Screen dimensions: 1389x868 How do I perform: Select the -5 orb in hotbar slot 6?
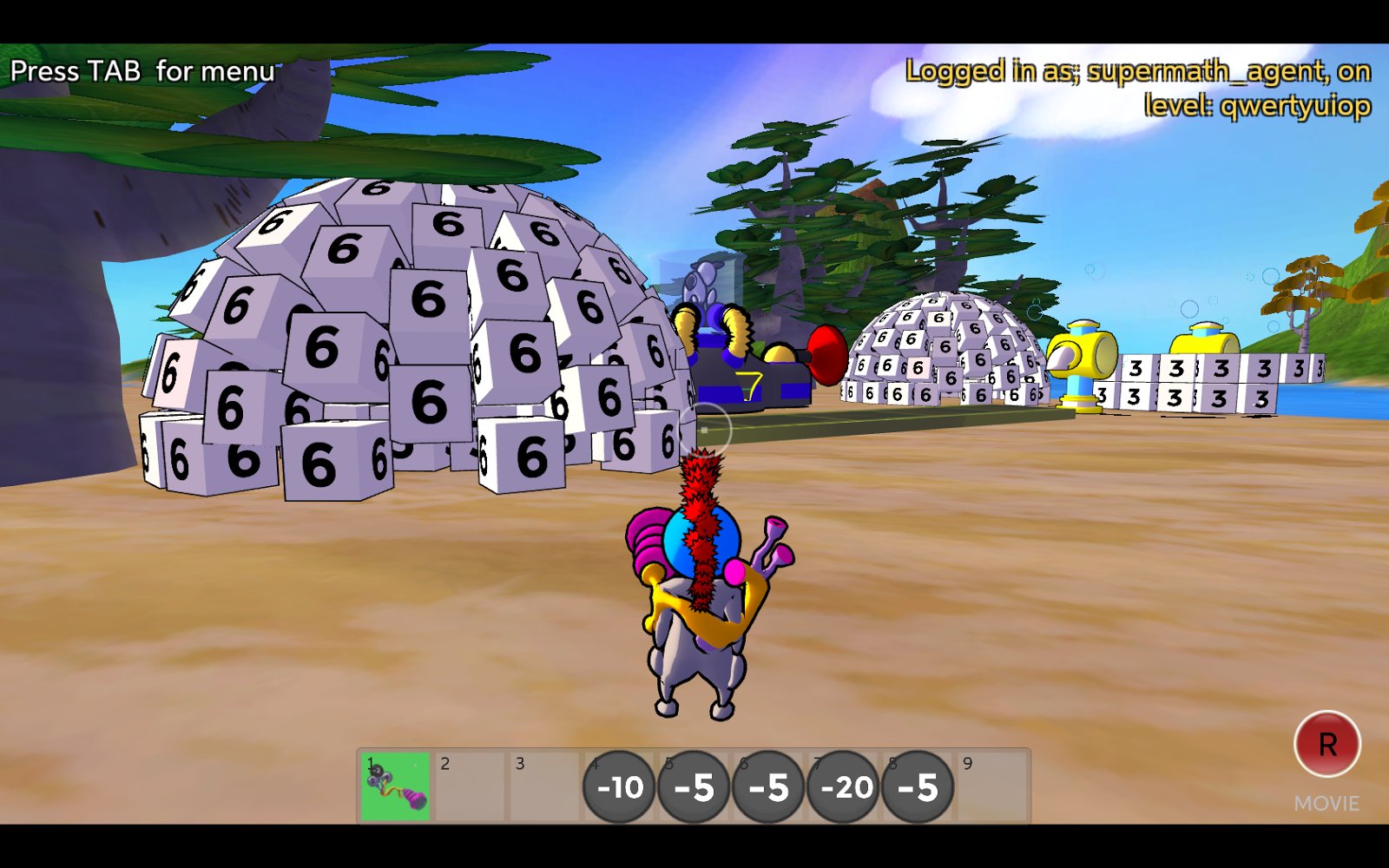click(x=769, y=787)
